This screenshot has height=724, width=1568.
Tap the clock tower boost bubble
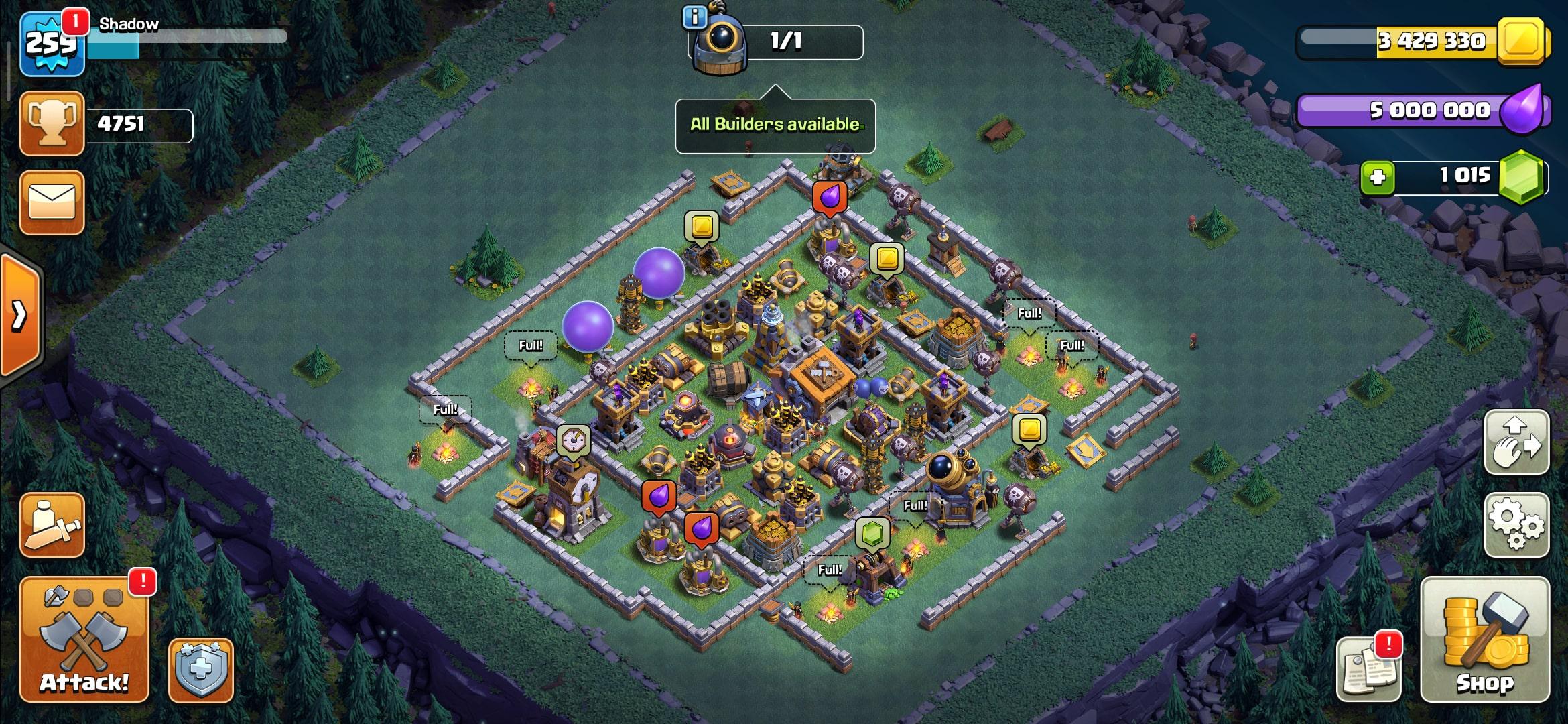(573, 440)
